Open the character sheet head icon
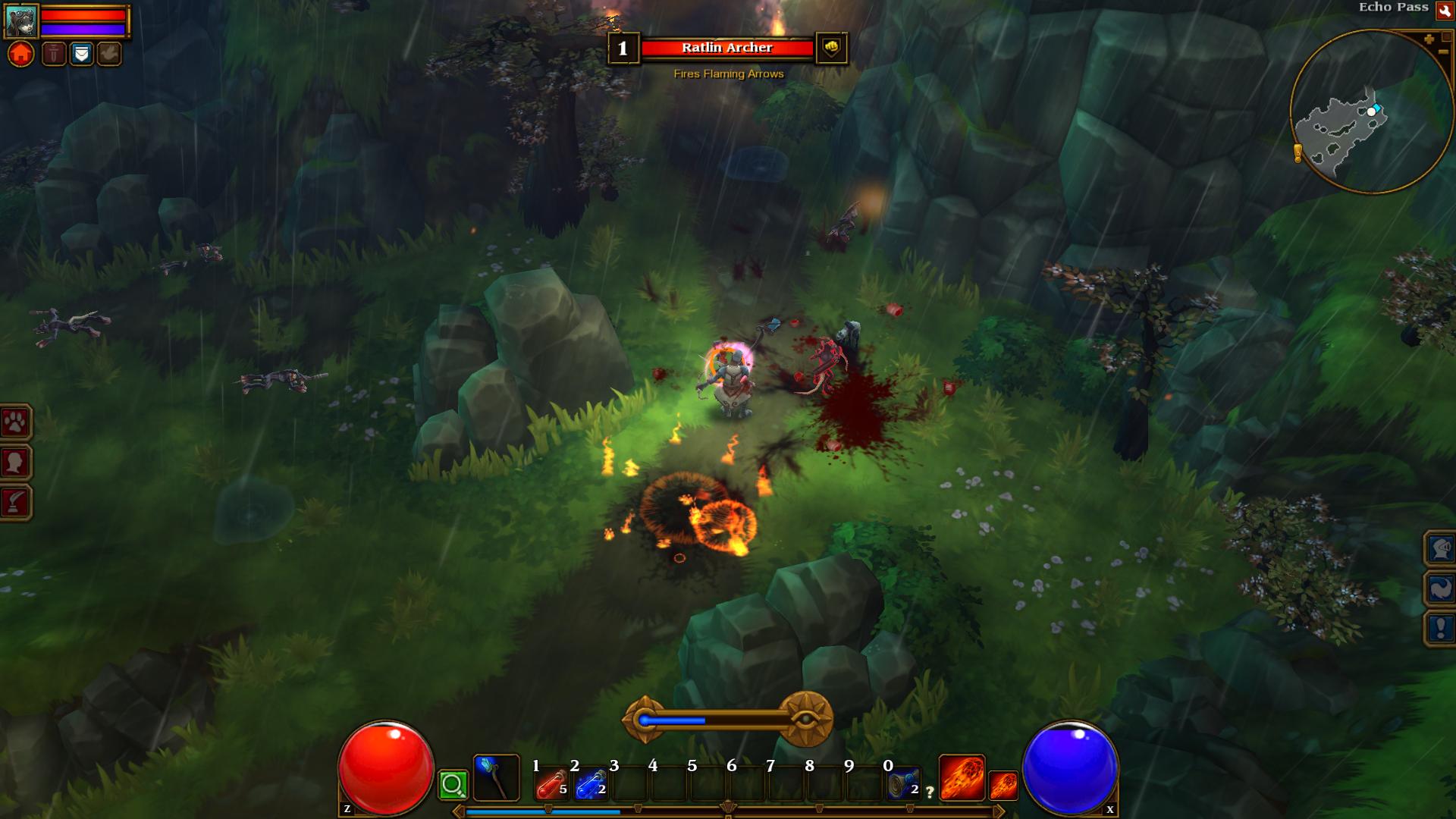The width and height of the screenshot is (1456, 819). pos(16,462)
